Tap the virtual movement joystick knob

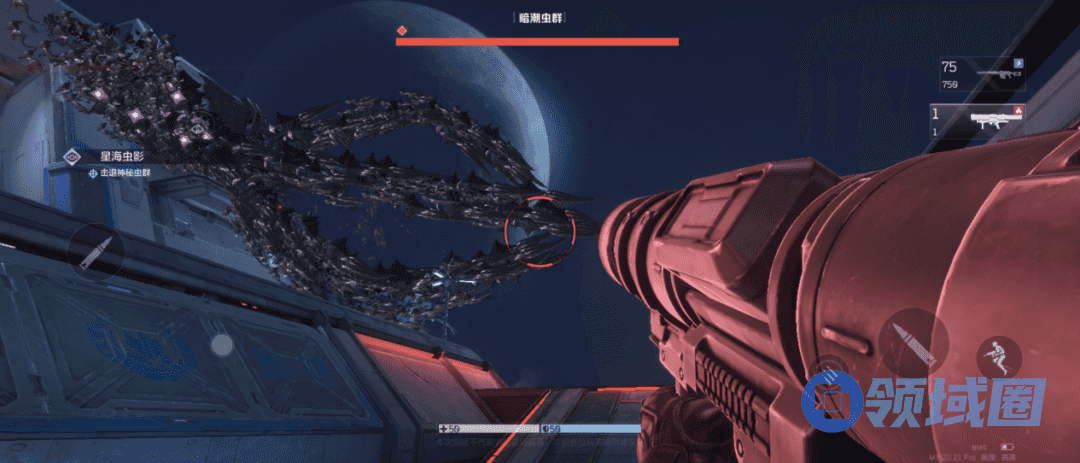222,345
